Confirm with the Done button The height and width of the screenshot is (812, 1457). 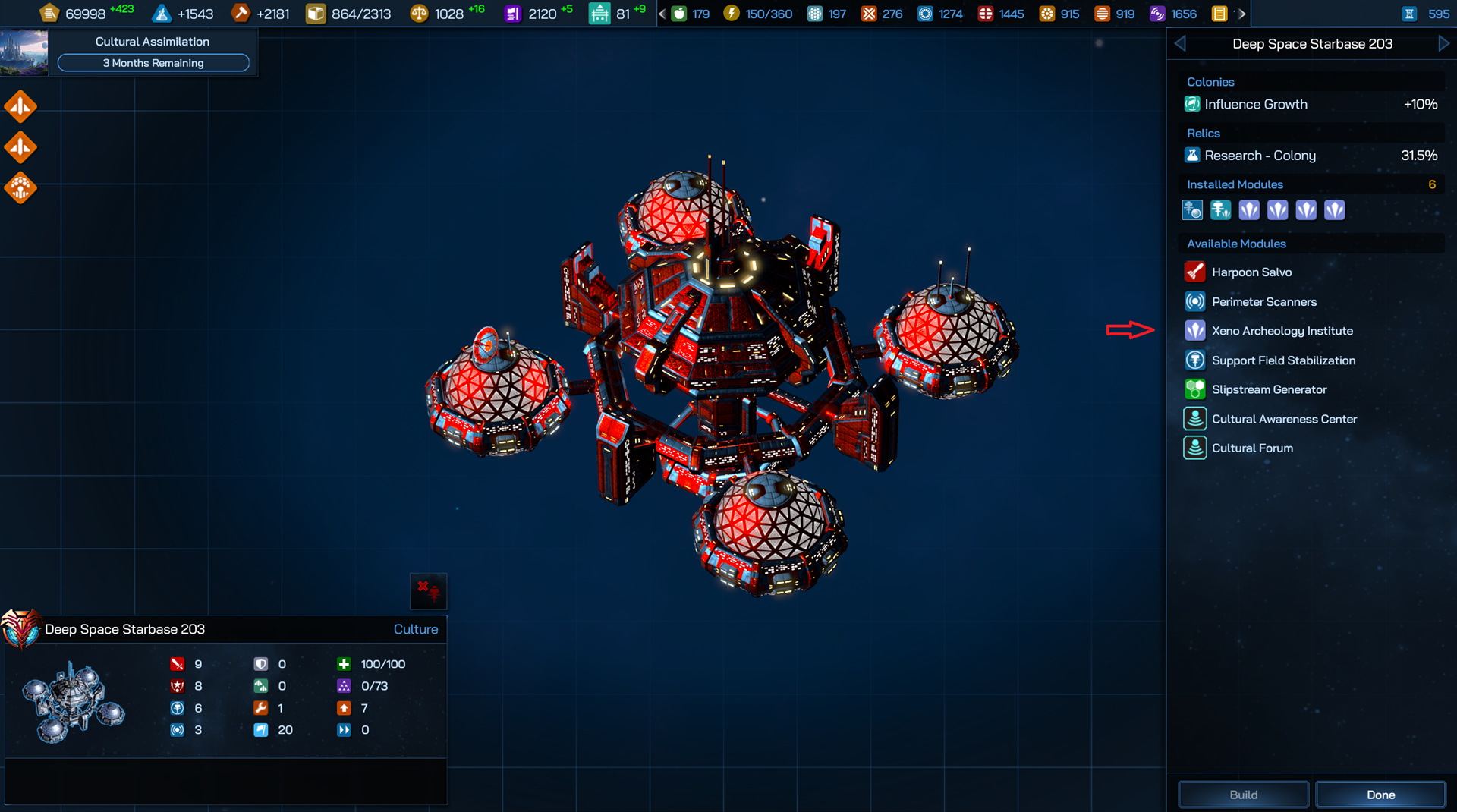pos(1380,795)
